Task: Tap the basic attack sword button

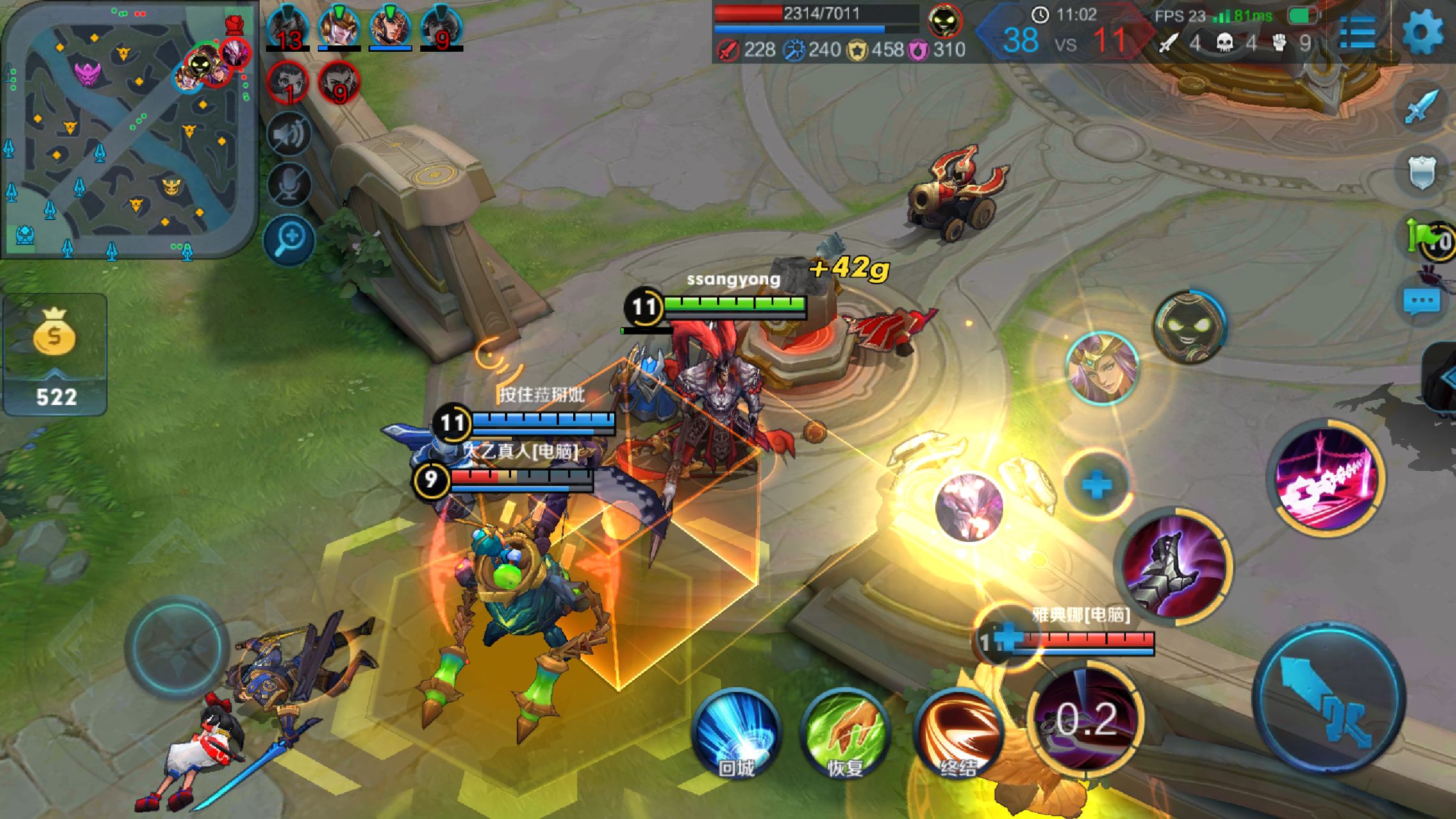Action: click(1329, 697)
